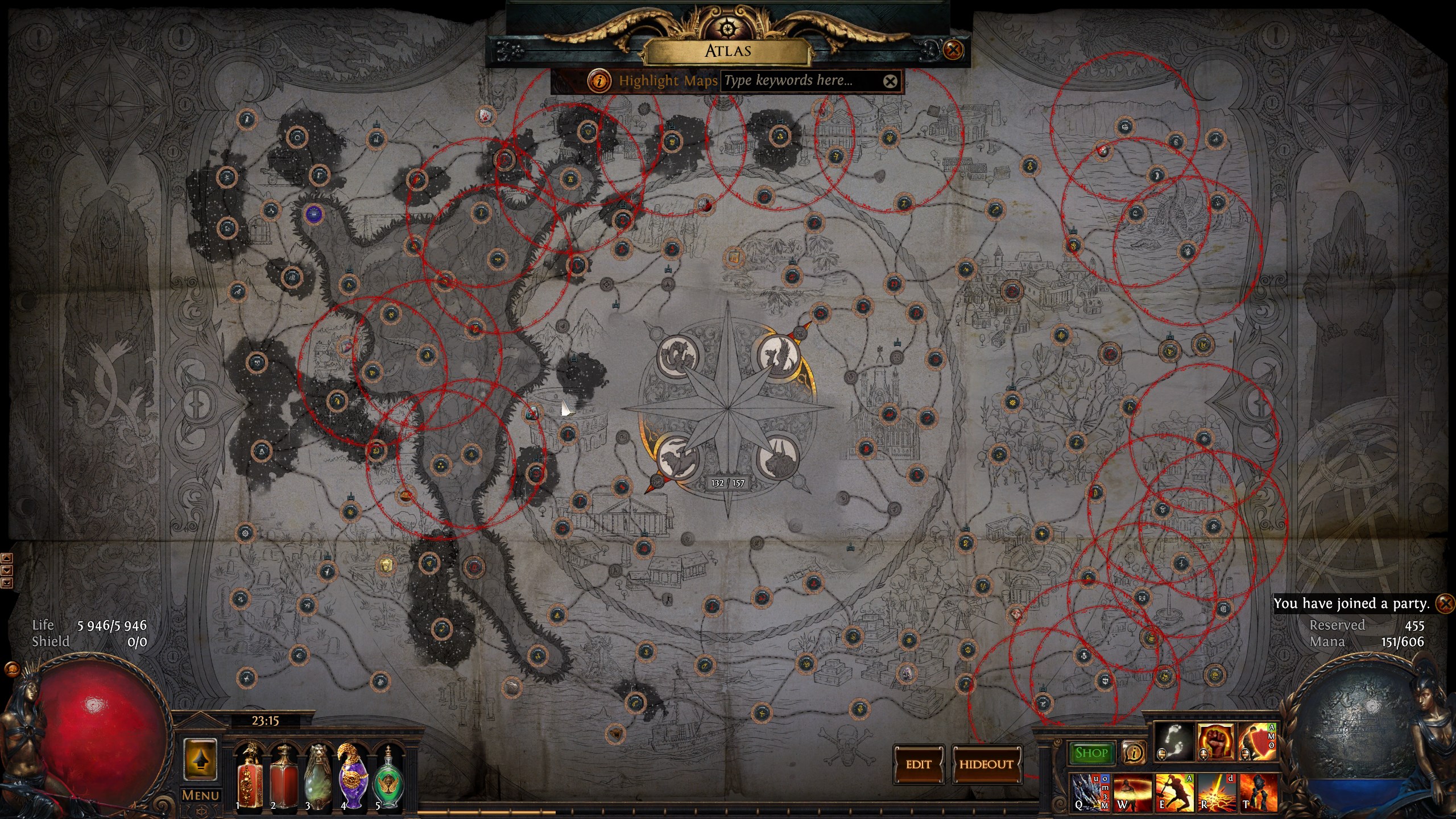Open the green Shop button
This screenshot has height=819, width=1456.
1091,753
